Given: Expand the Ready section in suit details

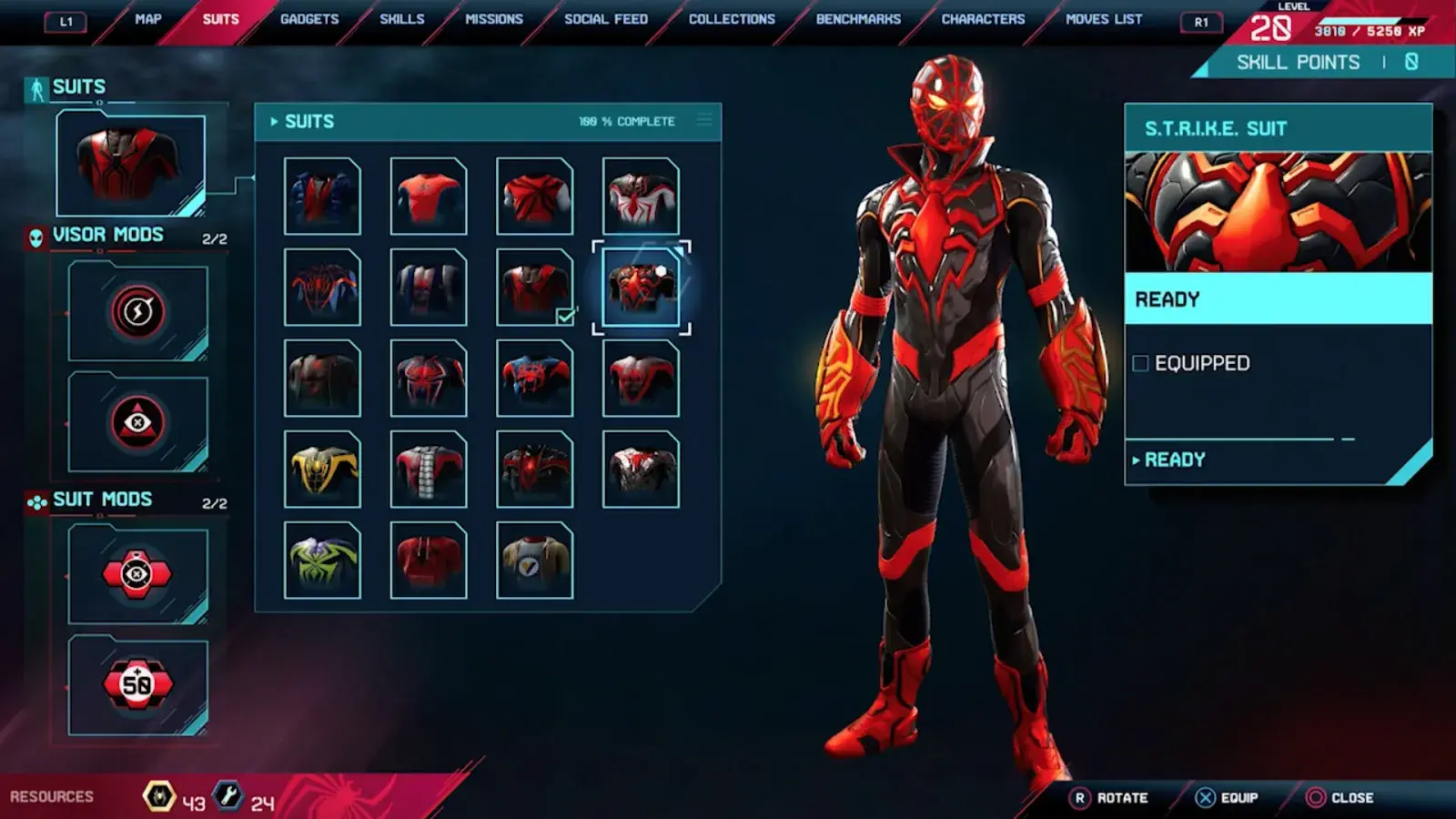Looking at the screenshot, I should [1174, 460].
